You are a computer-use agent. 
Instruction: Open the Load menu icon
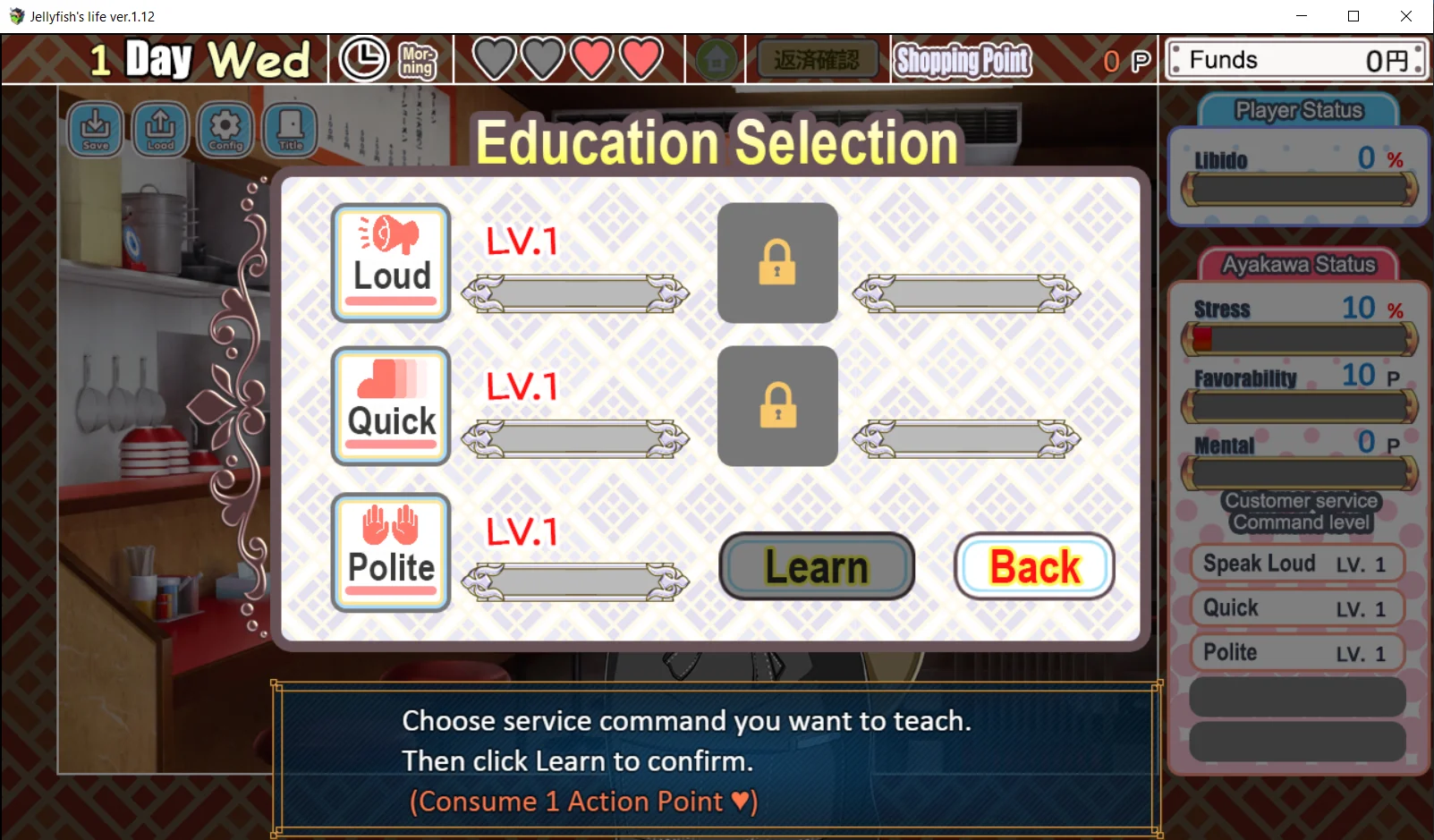pyautogui.click(x=160, y=129)
